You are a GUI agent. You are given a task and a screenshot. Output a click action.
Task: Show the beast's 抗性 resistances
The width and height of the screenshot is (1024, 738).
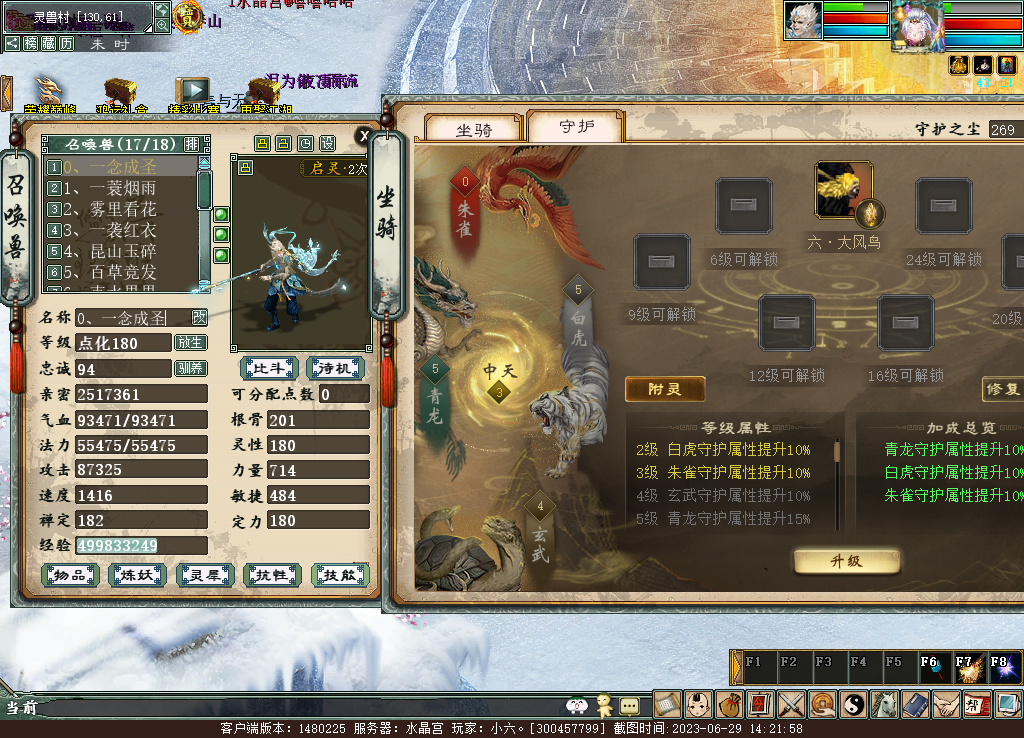(272, 575)
